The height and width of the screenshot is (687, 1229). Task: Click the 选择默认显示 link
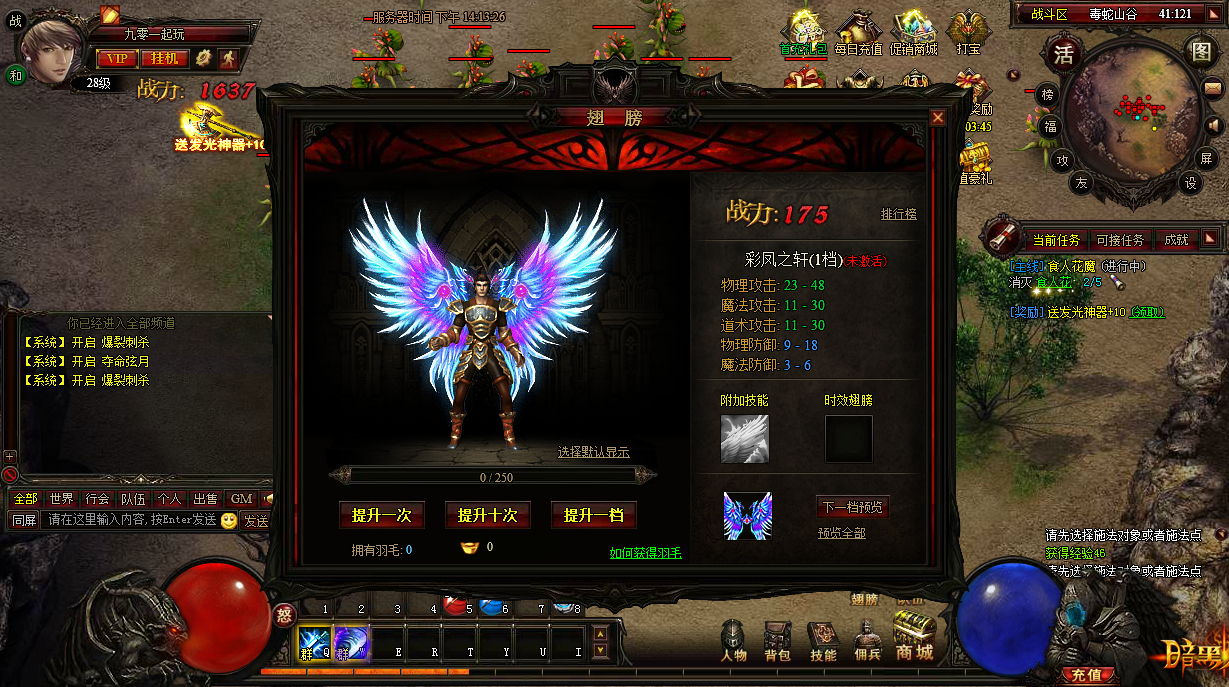tap(593, 452)
